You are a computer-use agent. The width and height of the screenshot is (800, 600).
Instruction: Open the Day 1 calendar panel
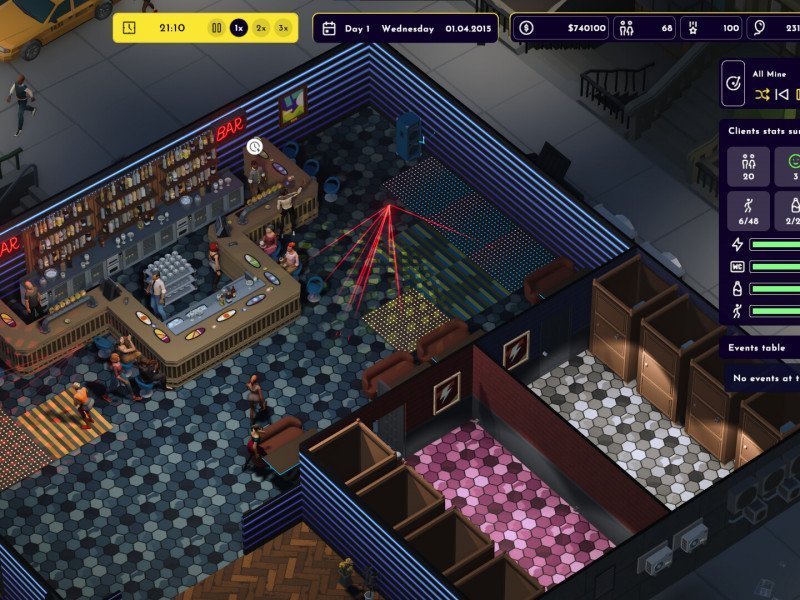[x=405, y=28]
